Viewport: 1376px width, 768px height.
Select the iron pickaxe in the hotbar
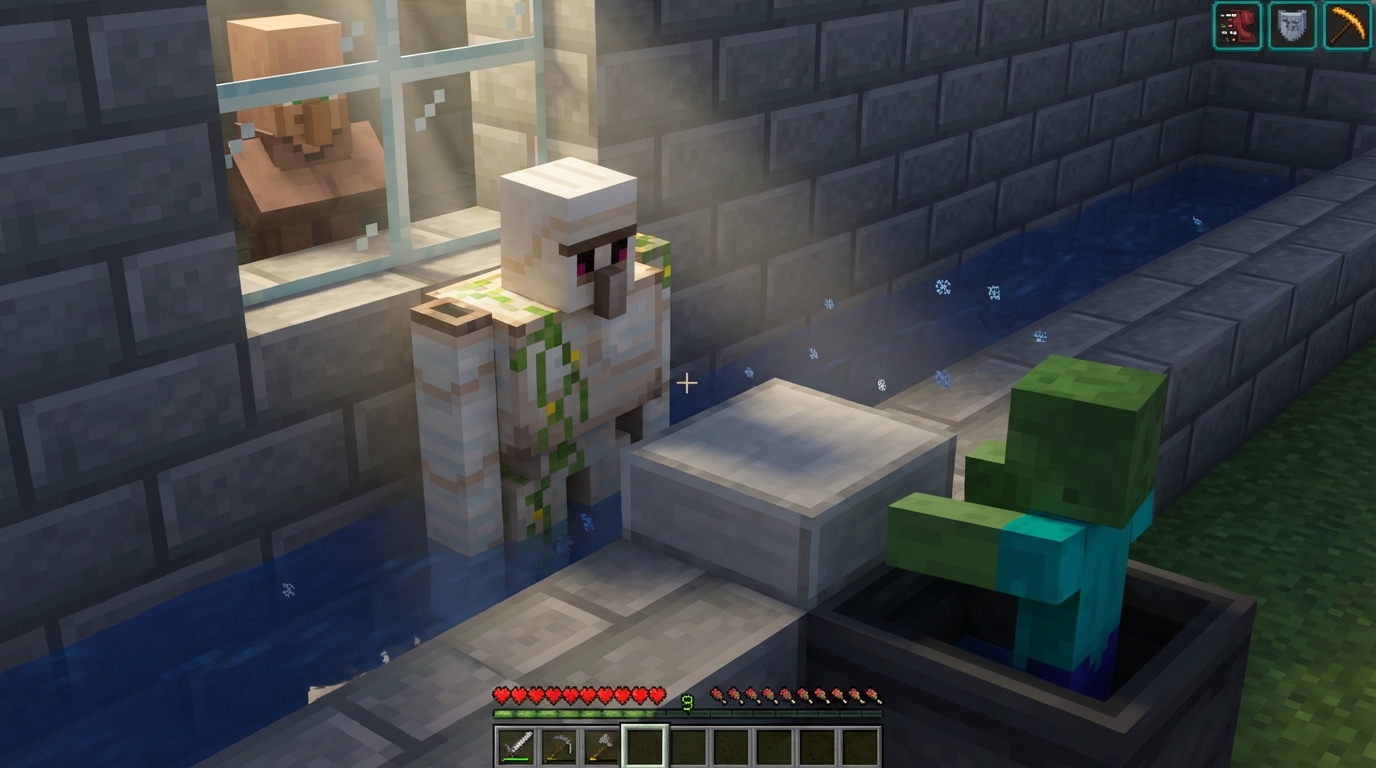558,744
